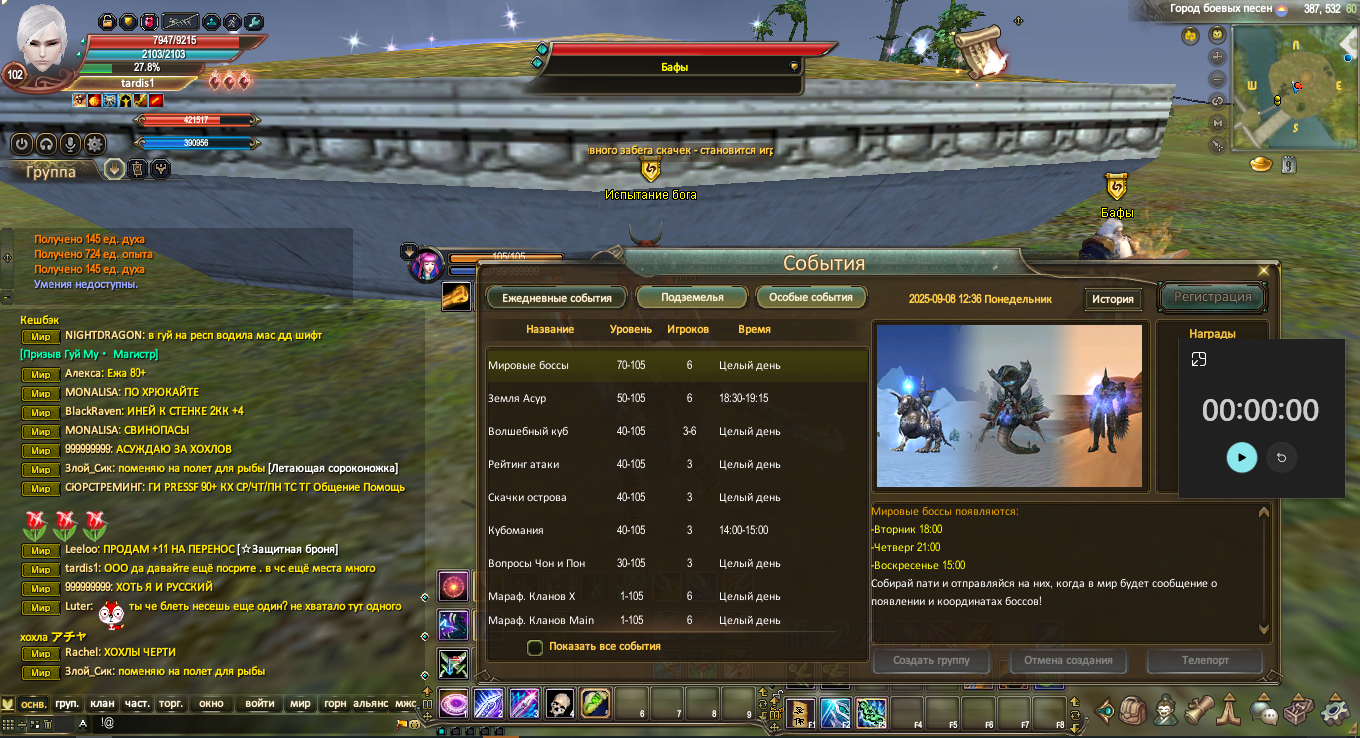Click the Создать группу button
1360x738 pixels.
click(932, 661)
